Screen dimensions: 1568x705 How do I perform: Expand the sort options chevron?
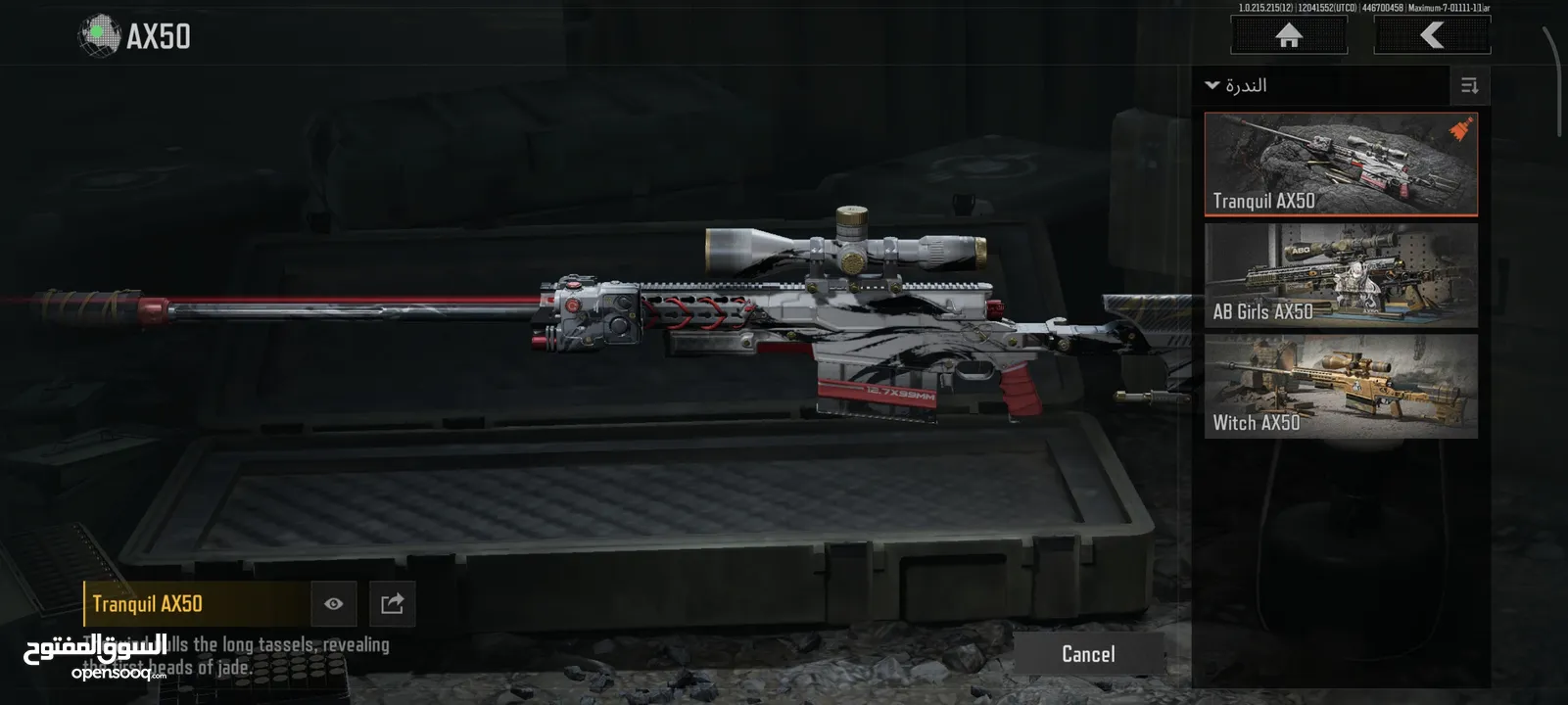click(x=1209, y=85)
